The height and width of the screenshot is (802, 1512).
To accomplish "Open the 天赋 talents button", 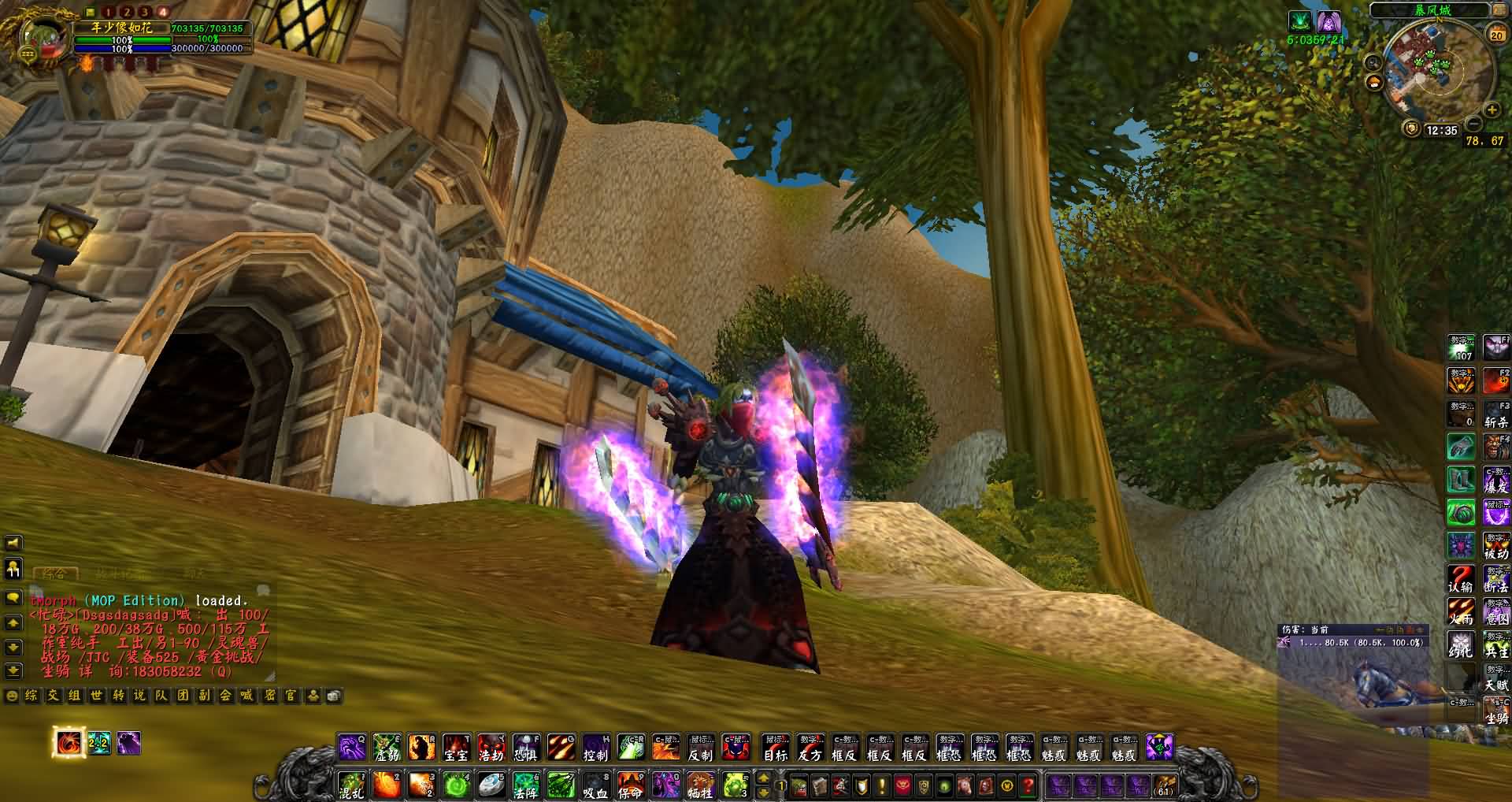I will tap(1496, 678).
